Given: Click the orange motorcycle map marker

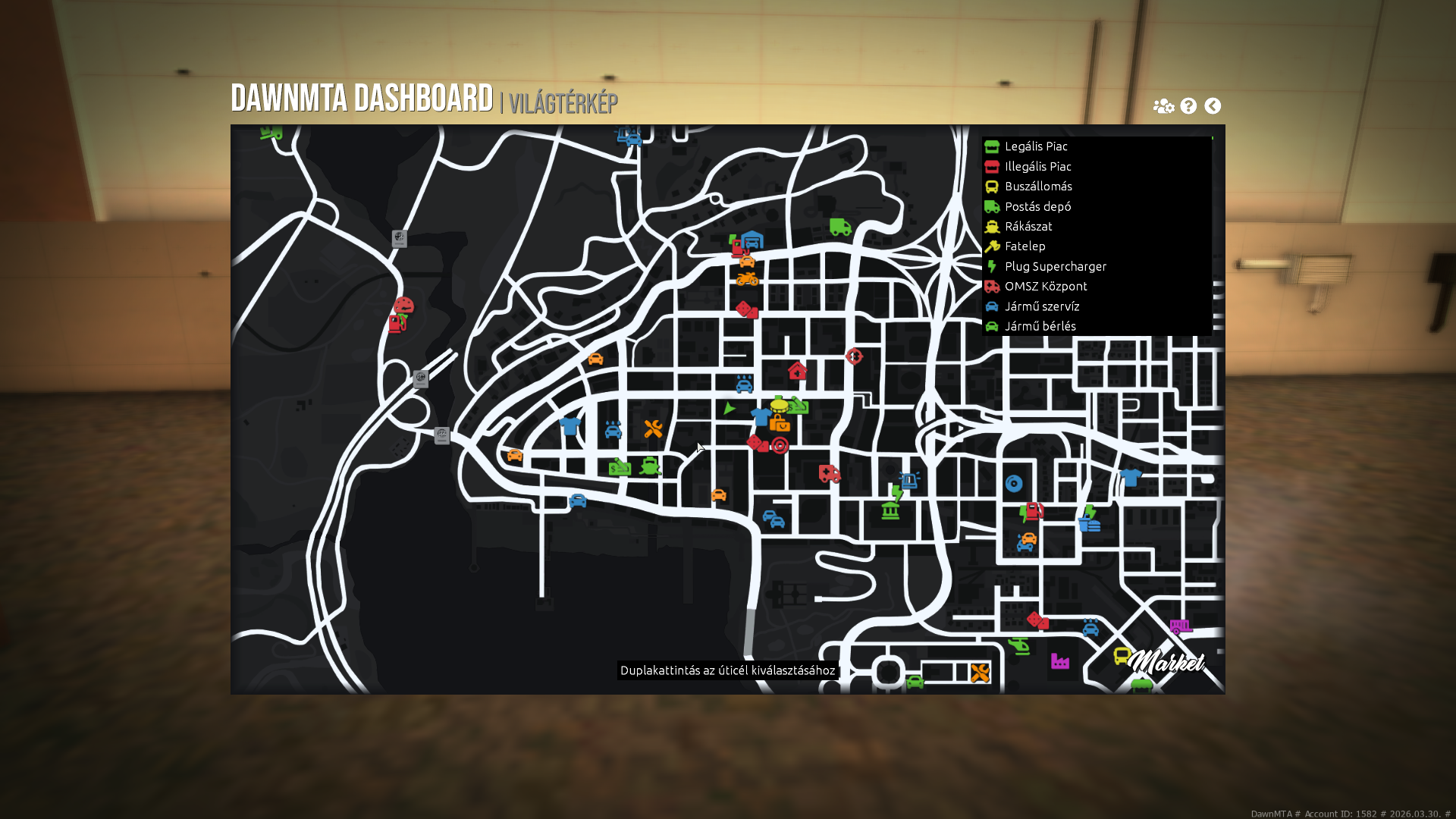Looking at the screenshot, I should [747, 279].
